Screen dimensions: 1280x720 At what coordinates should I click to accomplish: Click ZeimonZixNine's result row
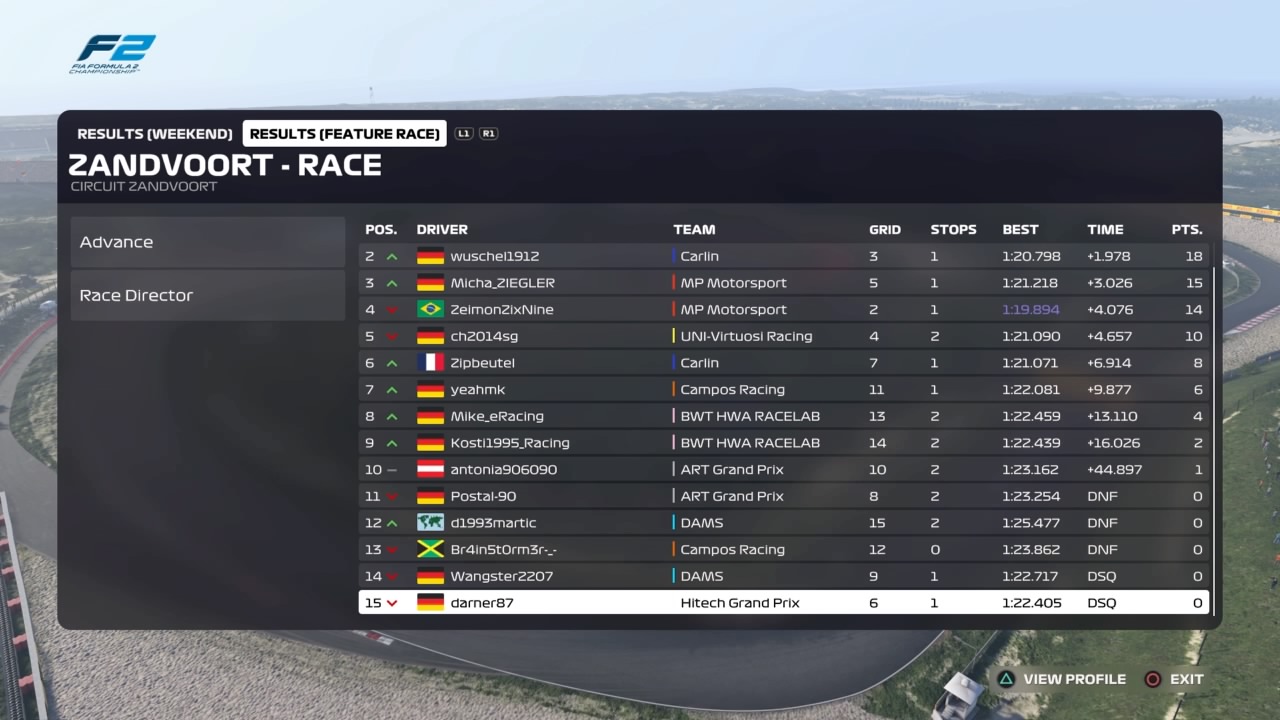pos(783,310)
